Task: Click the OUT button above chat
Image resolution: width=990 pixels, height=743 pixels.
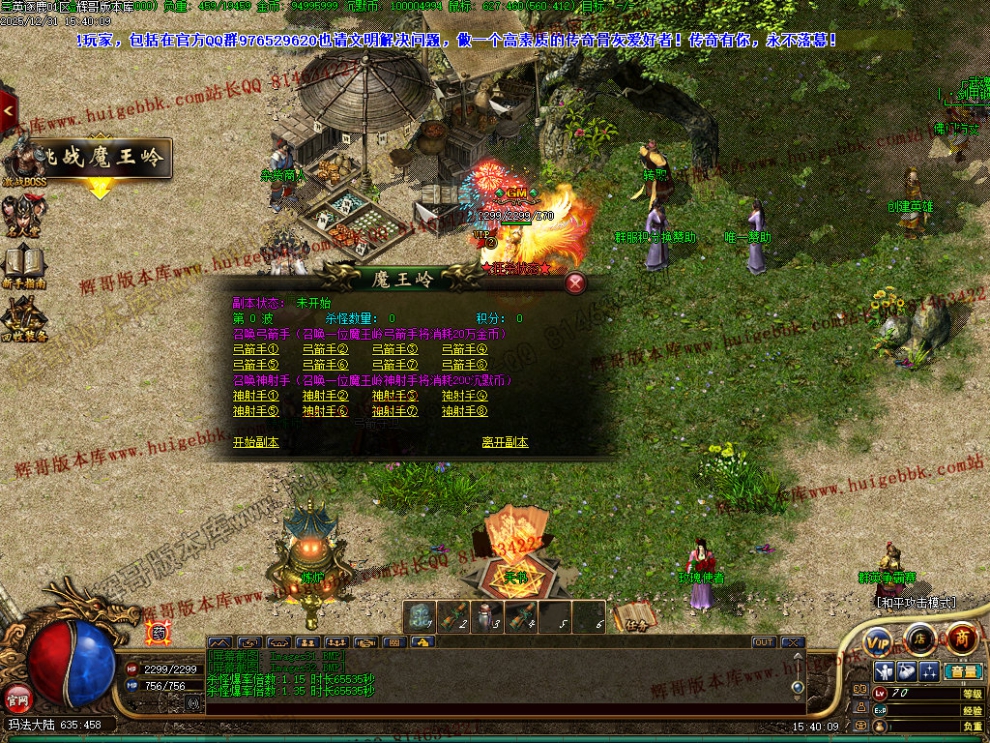Action: (764, 642)
